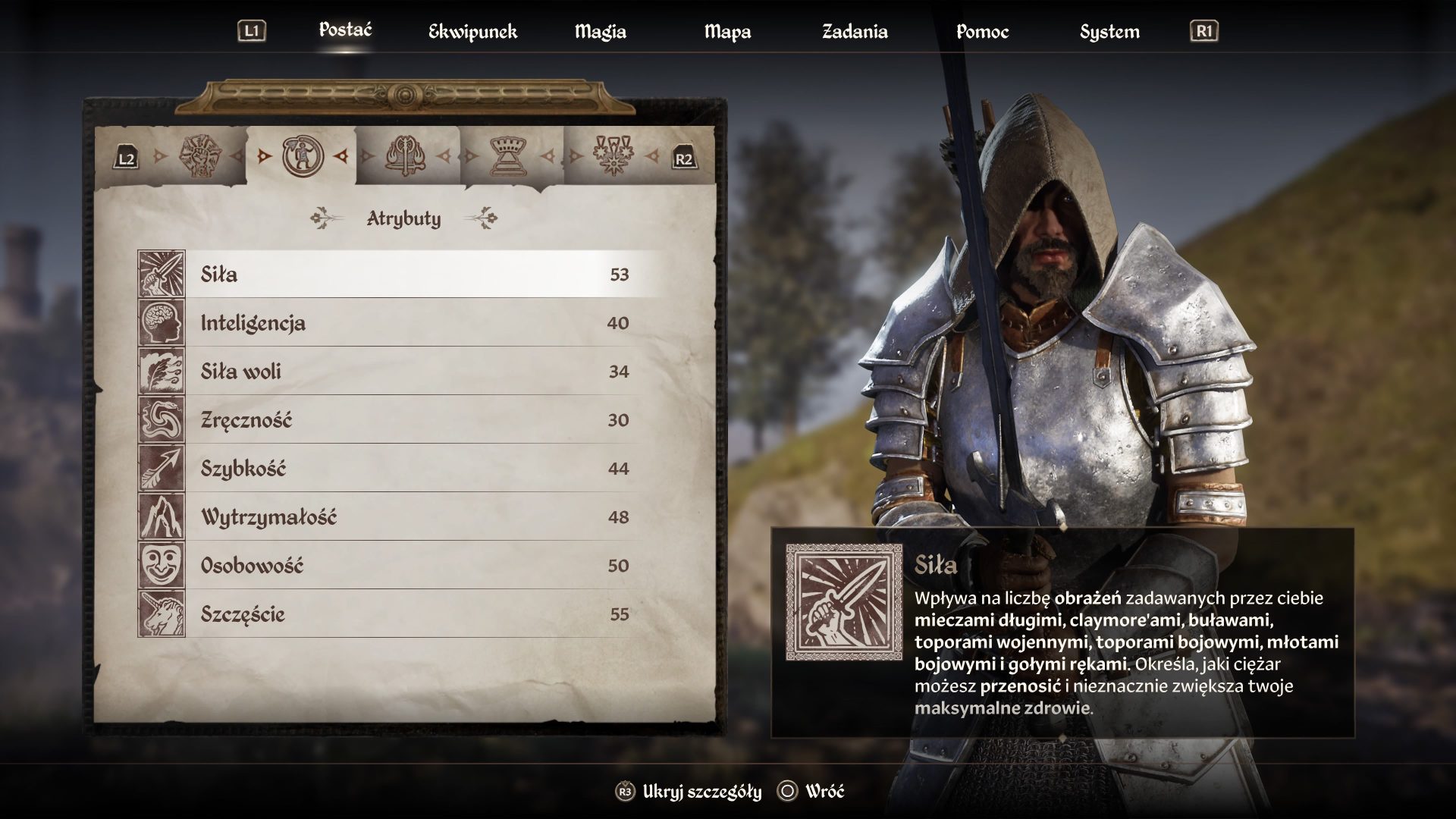Open the Ekwipunek tab
The height and width of the screenshot is (819, 1456).
[x=472, y=32]
